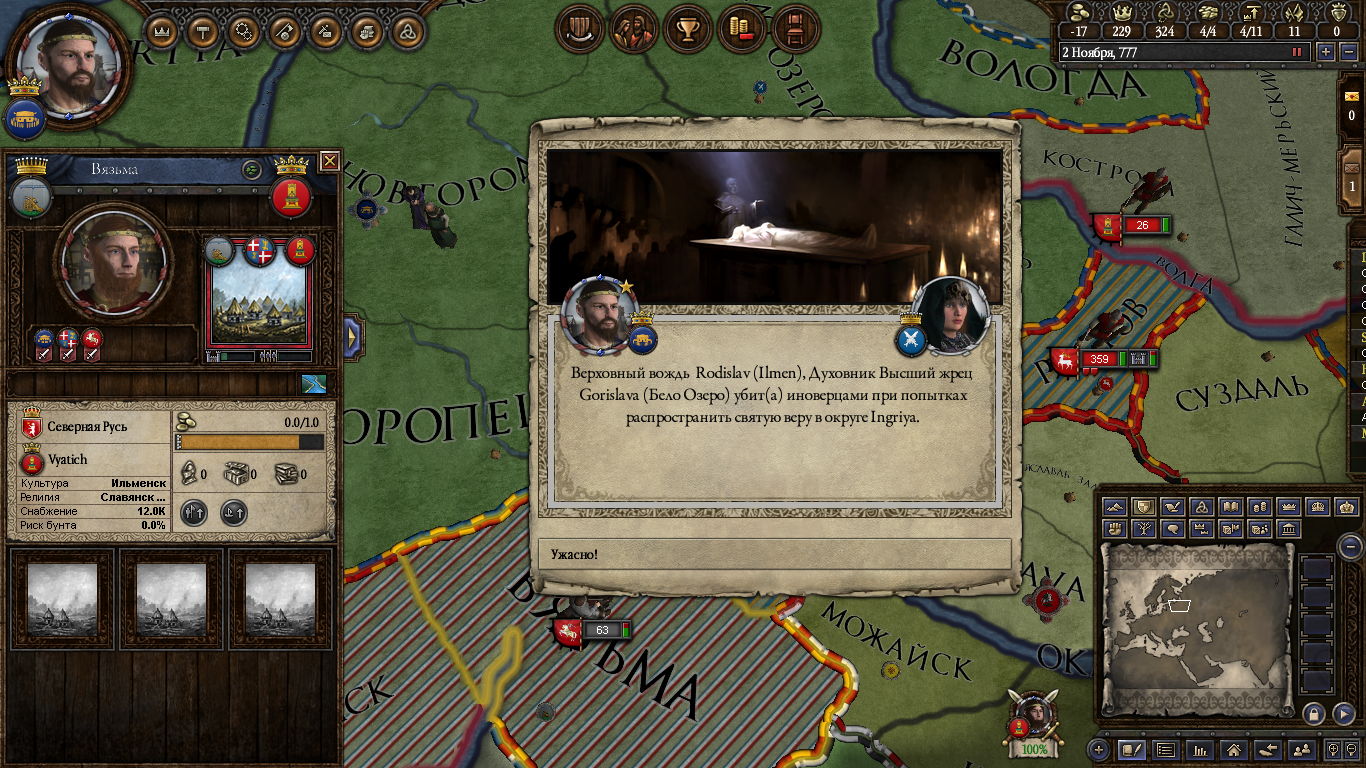Open the technology gears menu button
Image resolution: width=1366 pixels, height=768 pixels.
(245, 31)
